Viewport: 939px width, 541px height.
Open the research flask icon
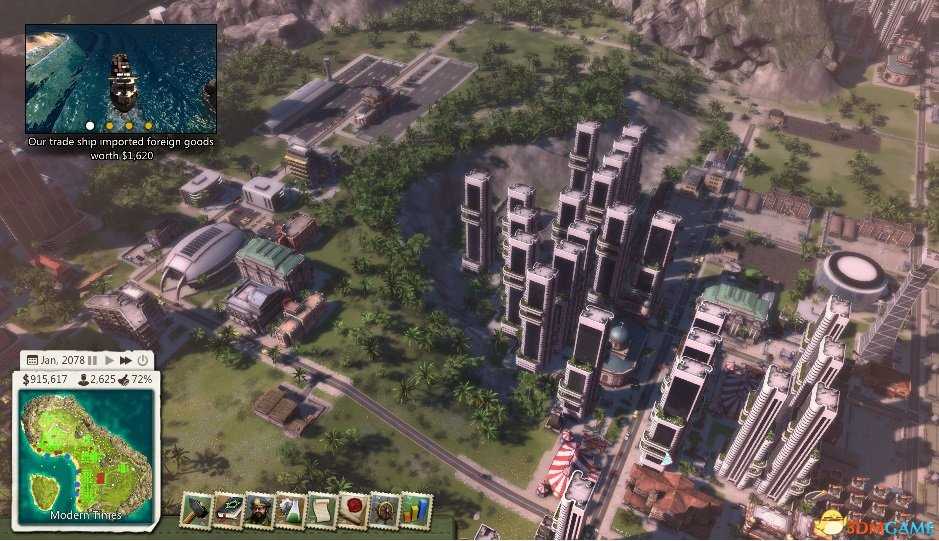click(290, 509)
